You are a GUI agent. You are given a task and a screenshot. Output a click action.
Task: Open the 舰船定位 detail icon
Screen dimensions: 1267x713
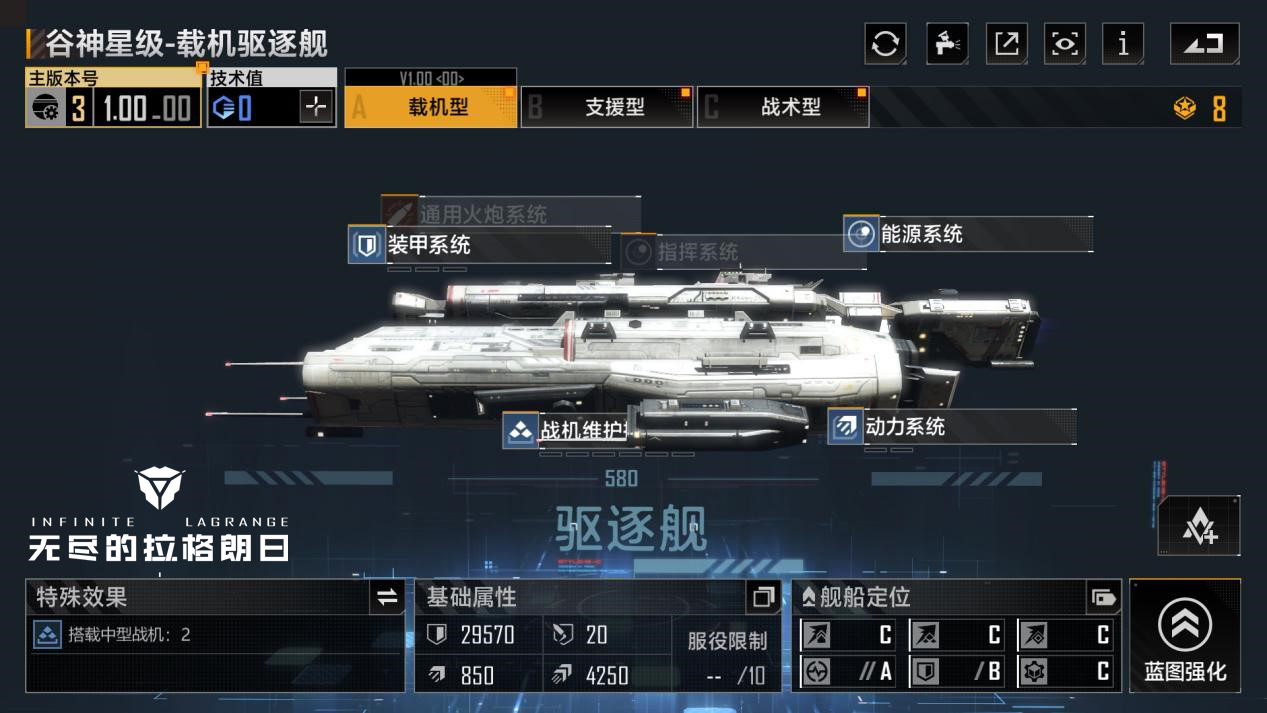(1103, 598)
